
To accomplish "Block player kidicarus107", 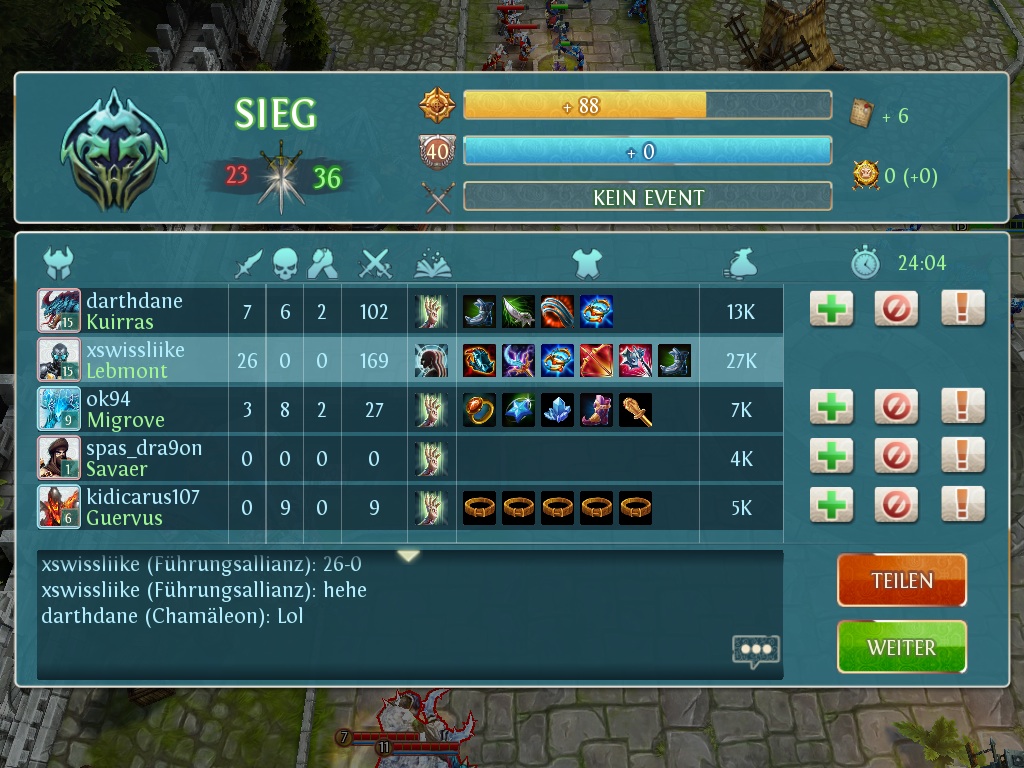I will pos(896,505).
